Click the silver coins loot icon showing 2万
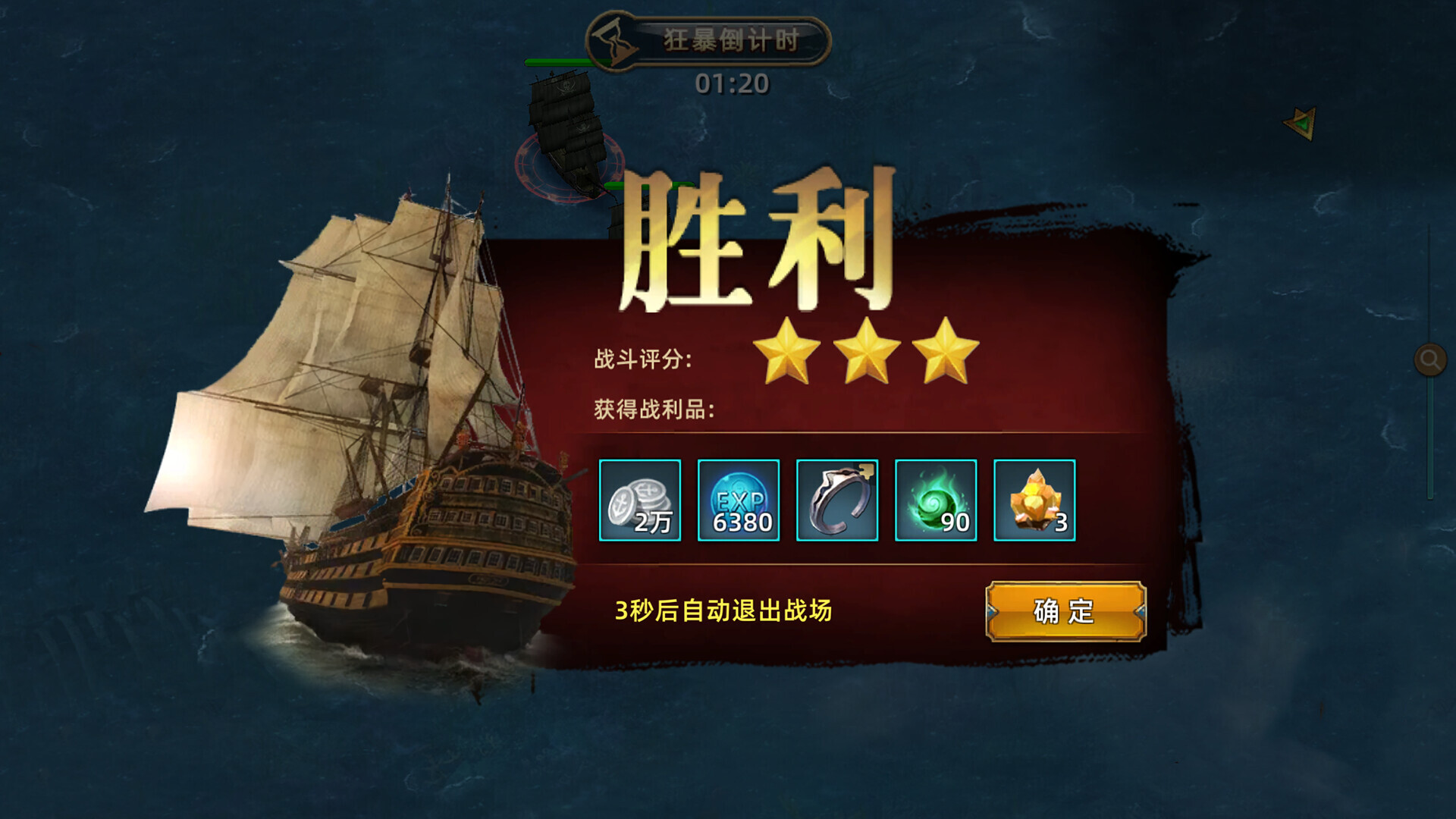The height and width of the screenshot is (819, 1456). [x=639, y=500]
